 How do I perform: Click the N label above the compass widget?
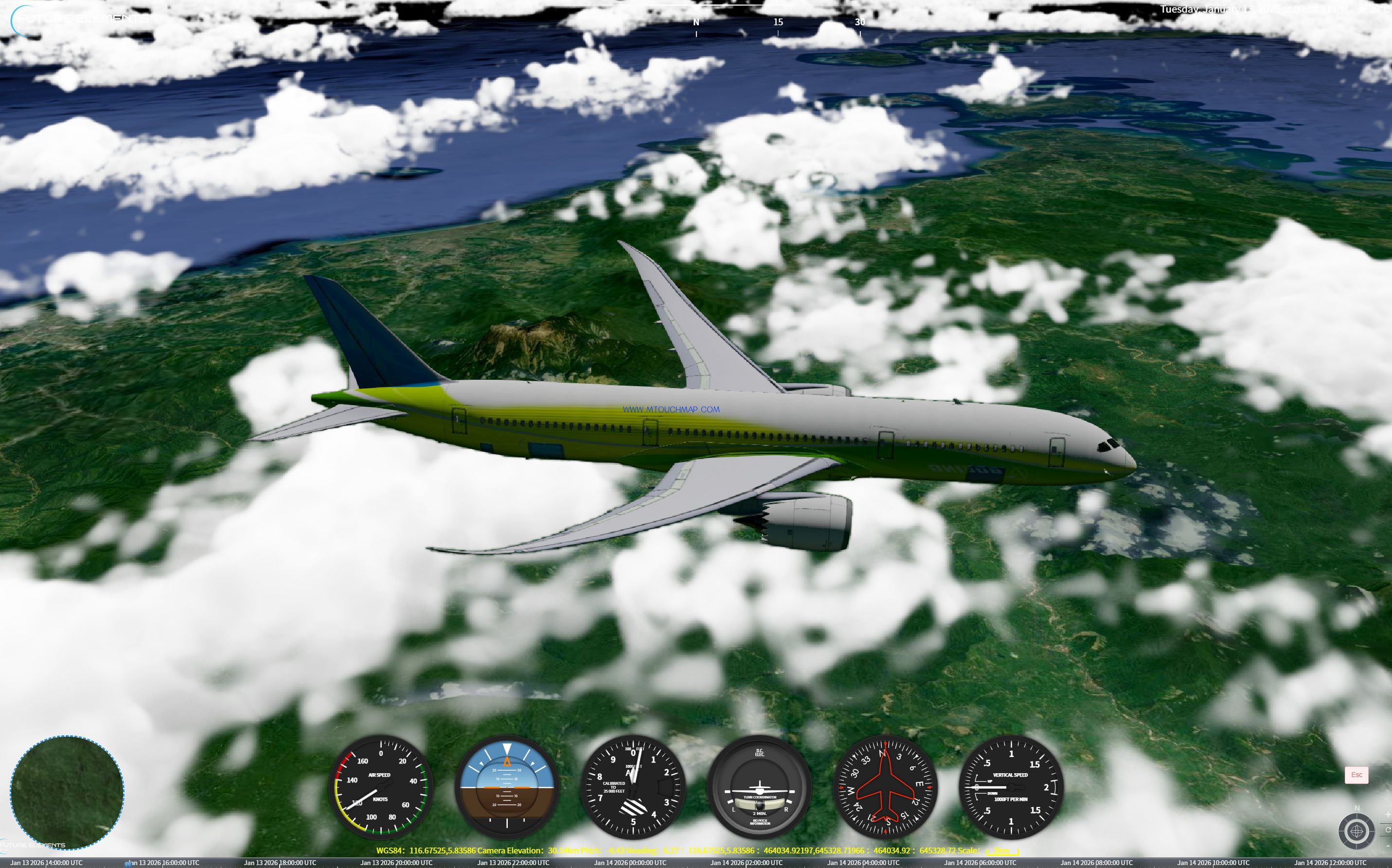coord(1357,808)
